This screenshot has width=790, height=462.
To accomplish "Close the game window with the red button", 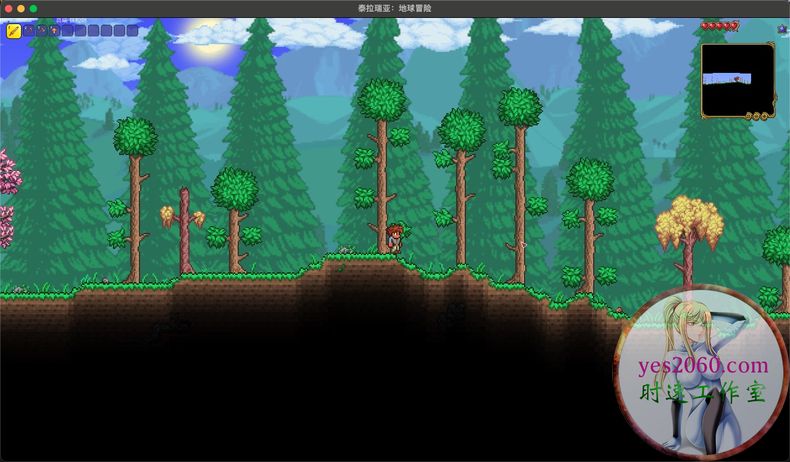I will click(x=7, y=8).
